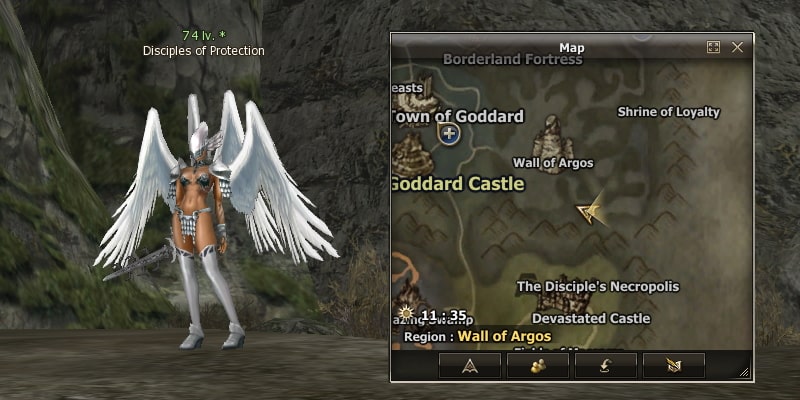Click the curved arrow button in map toolbar
Image resolution: width=800 pixels, height=400 pixels.
pos(606,366)
